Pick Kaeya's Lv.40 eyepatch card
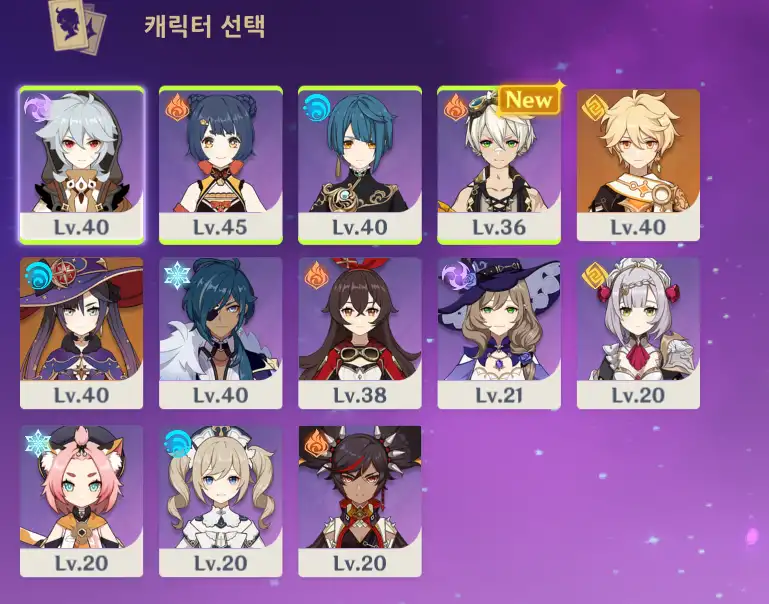769x604 pixels. click(221, 333)
